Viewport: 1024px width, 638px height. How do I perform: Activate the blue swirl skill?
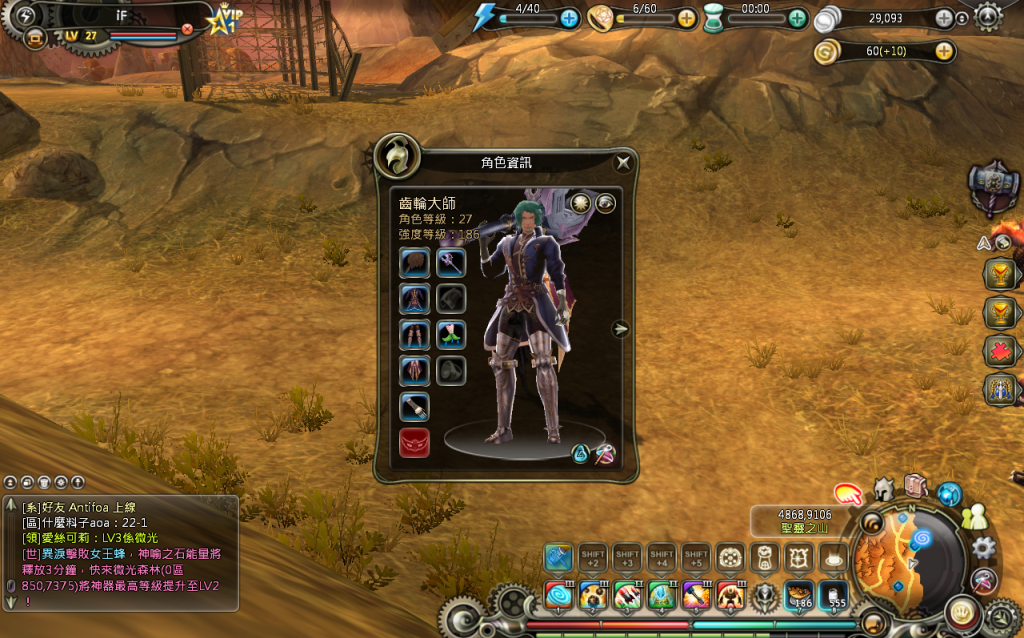coord(559,596)
